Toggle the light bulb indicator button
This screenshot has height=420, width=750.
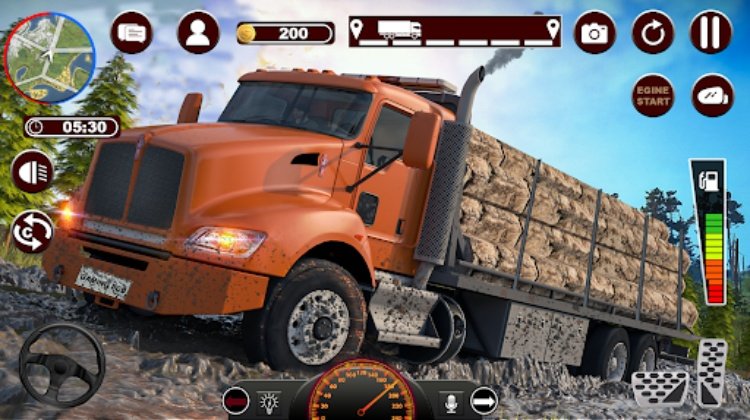(270, 399)
